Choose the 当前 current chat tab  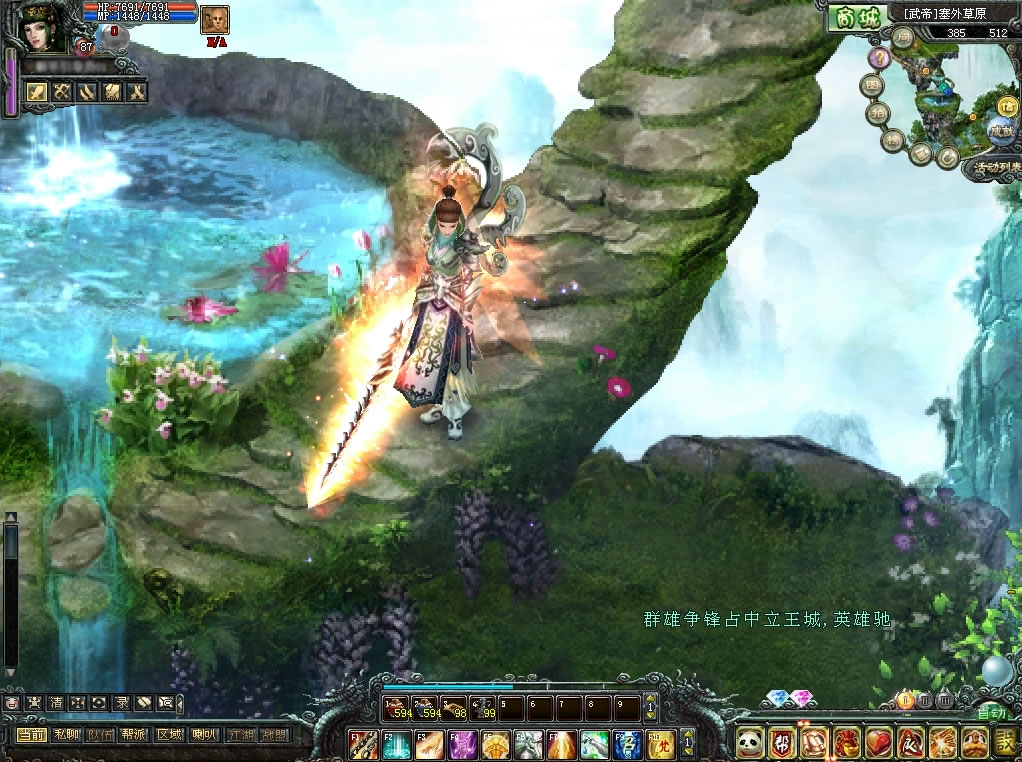32,735
